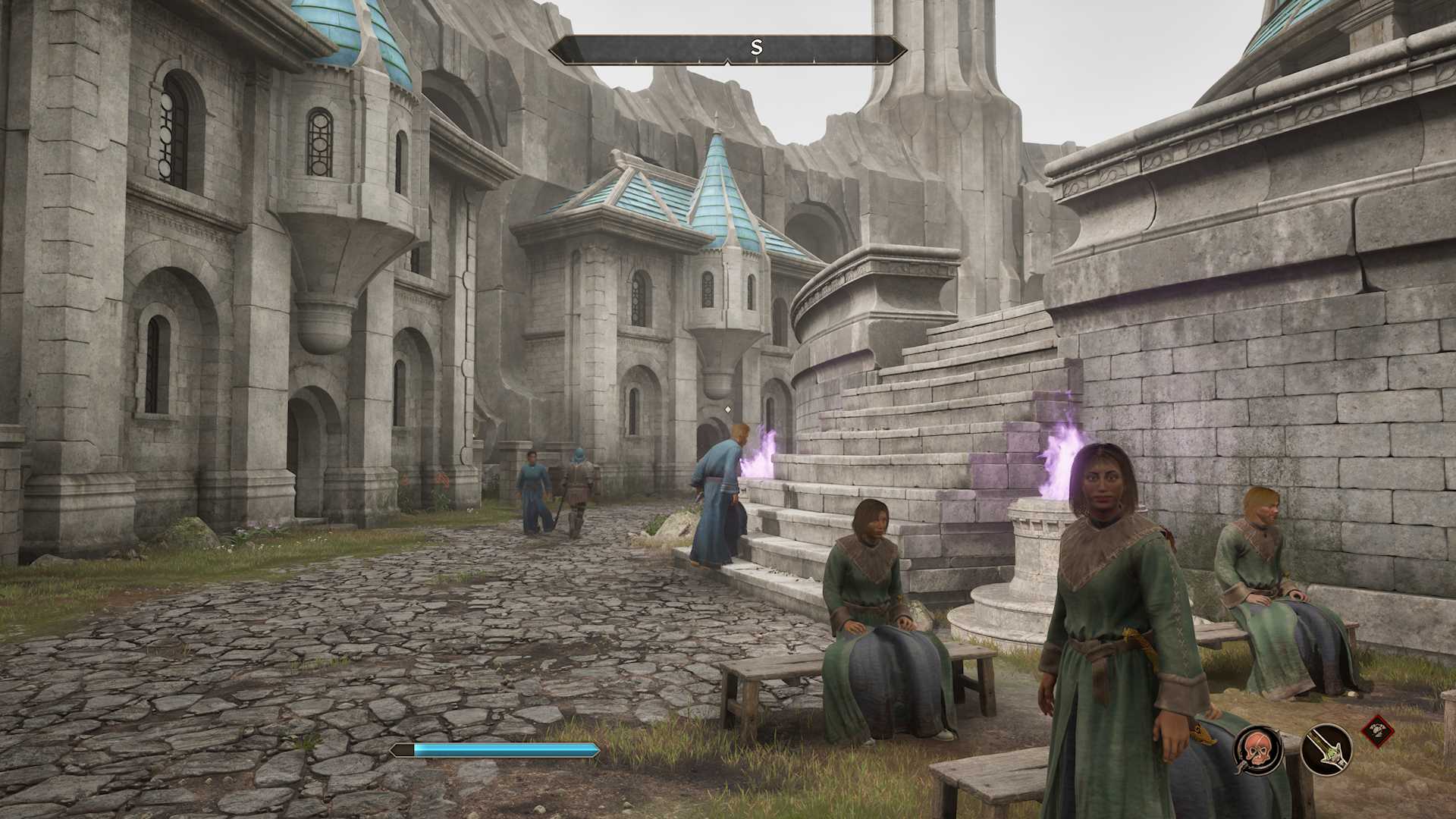Image resolution: width=1456 pixels, height=819 pixels.
Task: Click the equipped sword weapon icon
Action: (x=1326, y=749)
